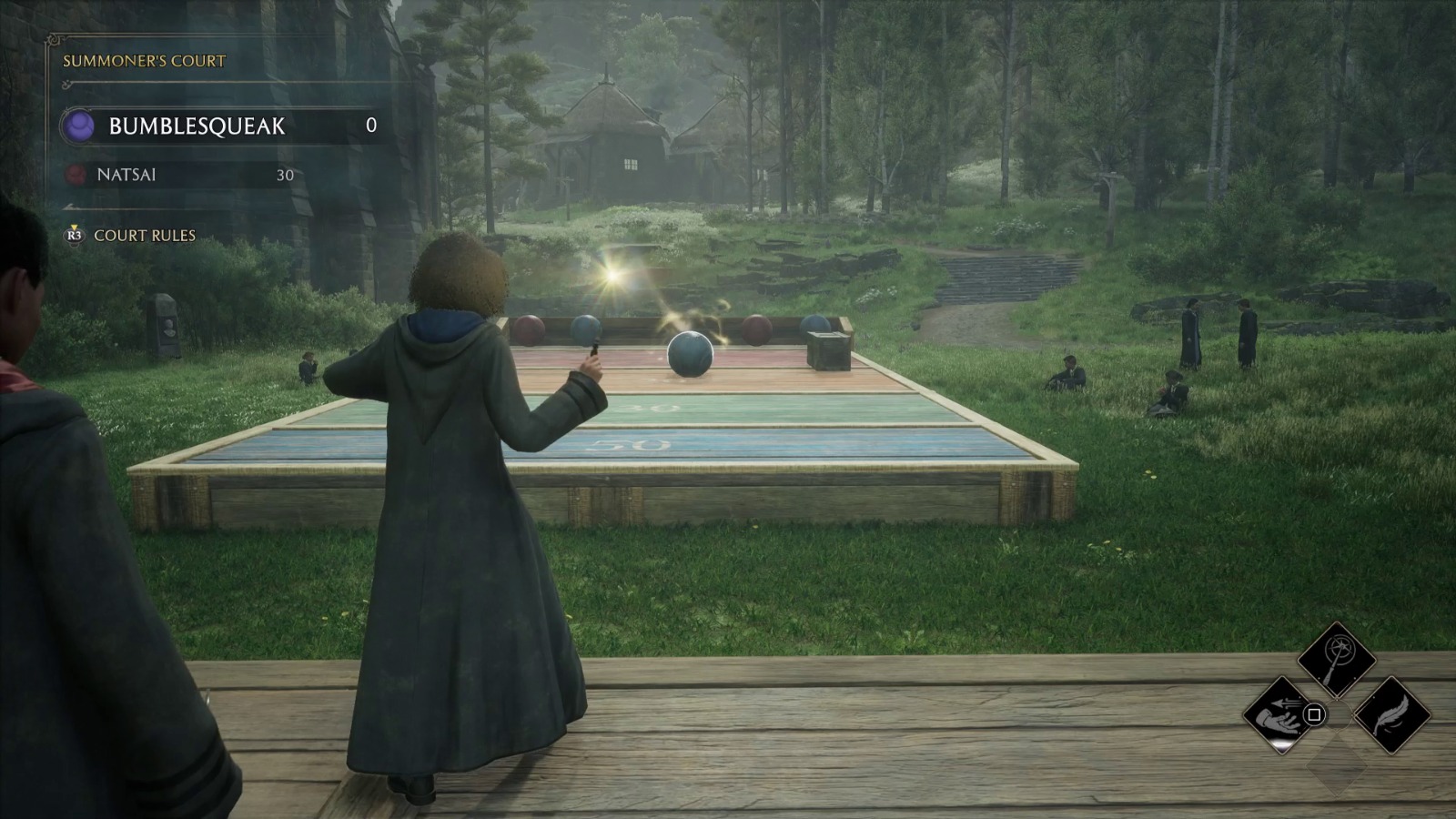Click the yellow arrow above the R3 prompt

pos(75,225)
